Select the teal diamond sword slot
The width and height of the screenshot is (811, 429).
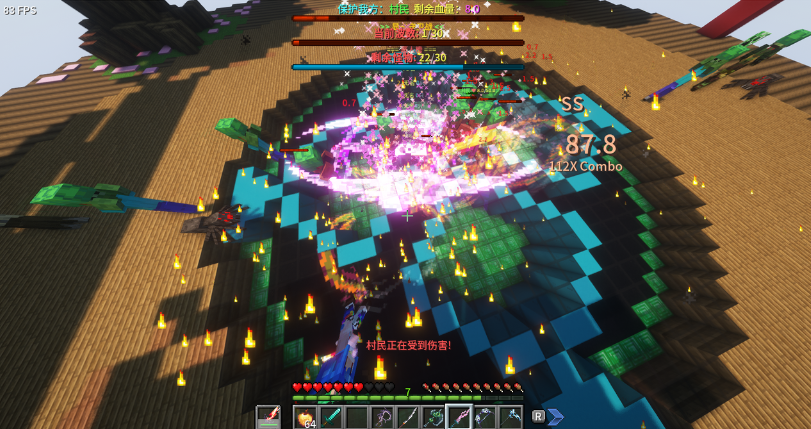coord(331,417)
